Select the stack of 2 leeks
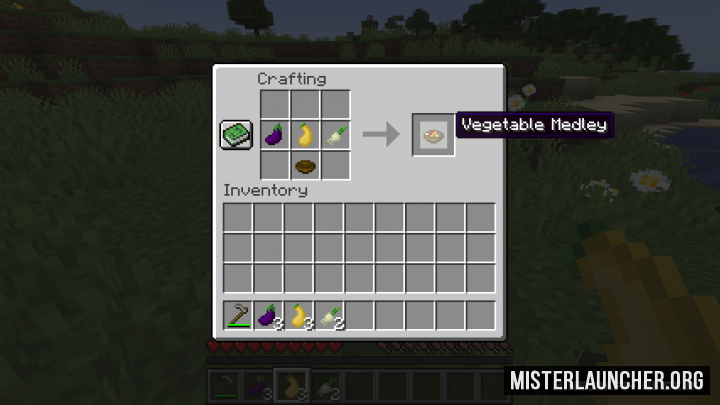720x405 pixels. (329, 316)
